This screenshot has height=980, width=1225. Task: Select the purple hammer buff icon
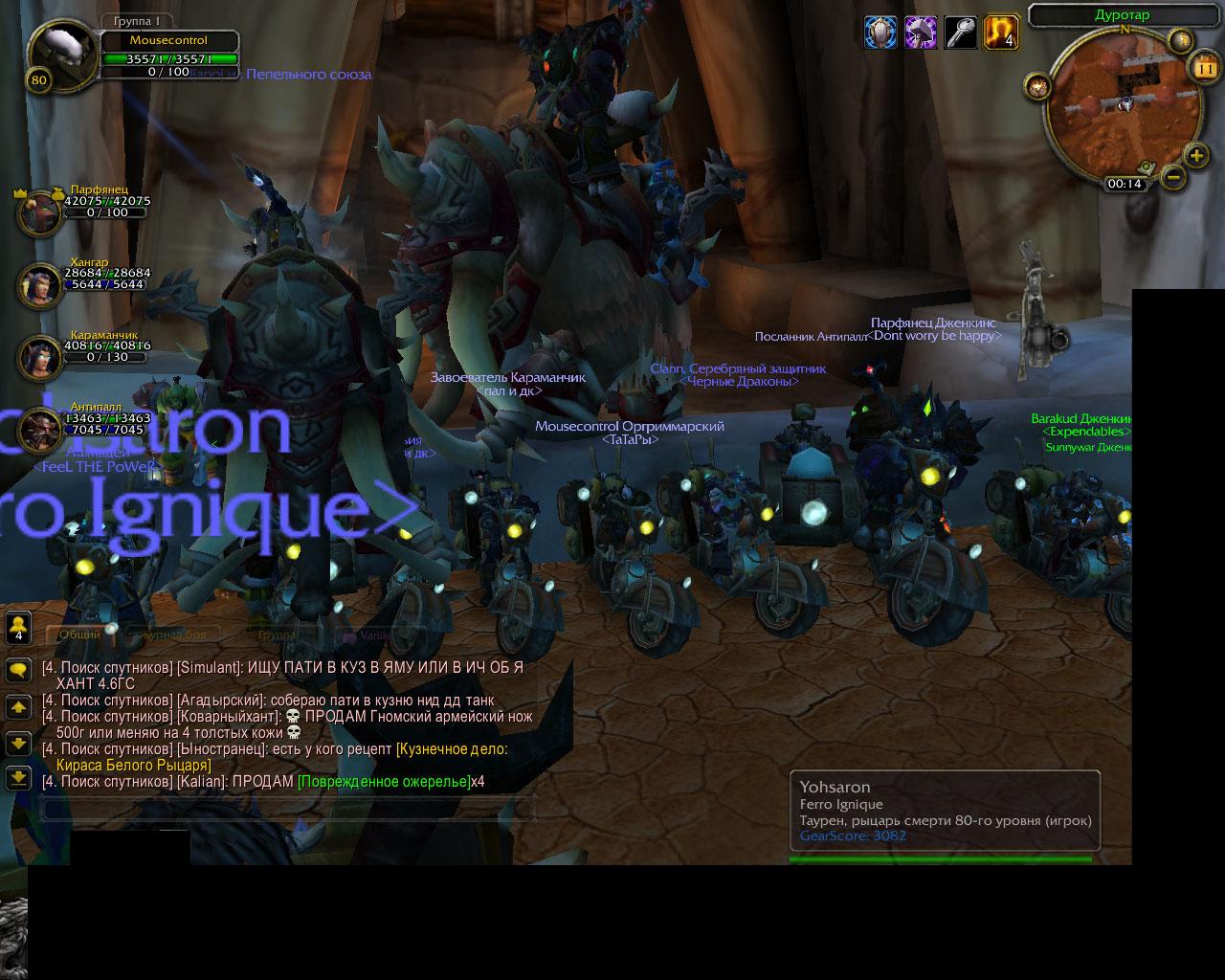[x=921, y=33]
